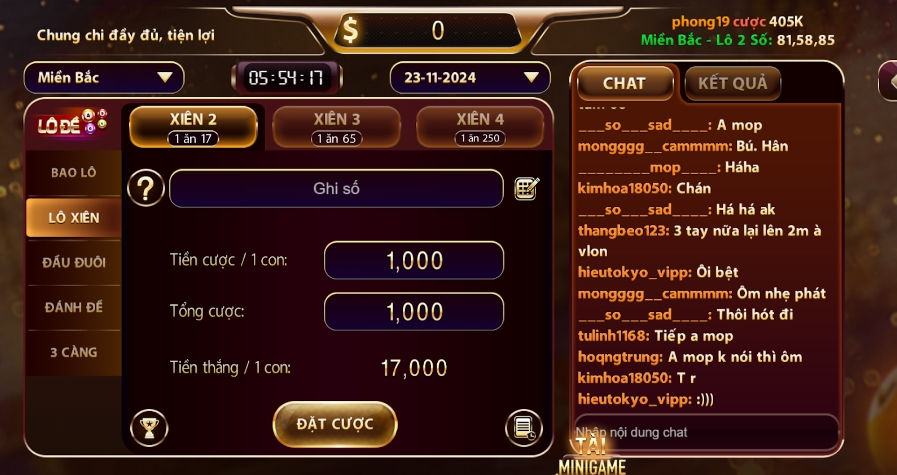Select Đánh Đề in the side menu

[x=73, y=307]
